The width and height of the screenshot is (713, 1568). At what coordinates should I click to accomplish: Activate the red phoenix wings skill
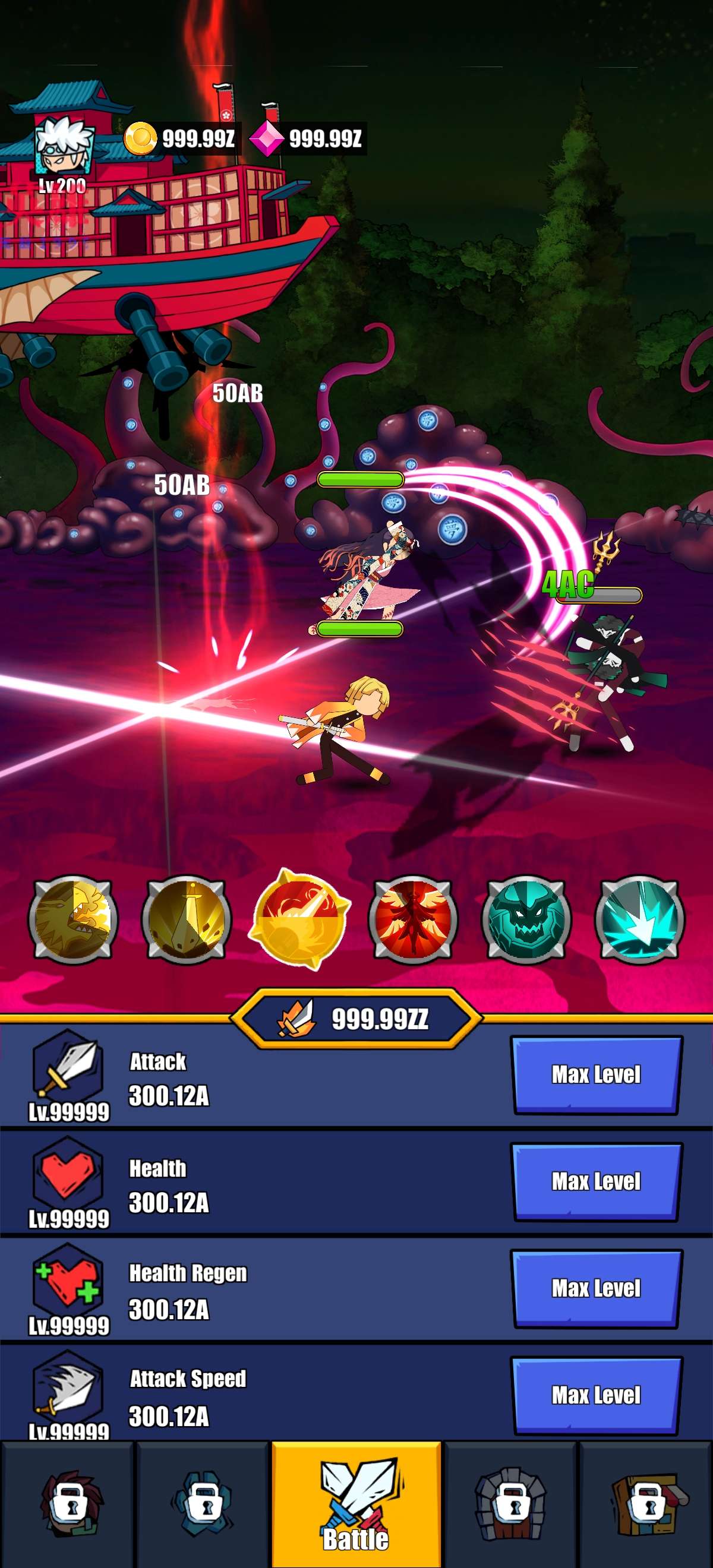coord(414,919)
